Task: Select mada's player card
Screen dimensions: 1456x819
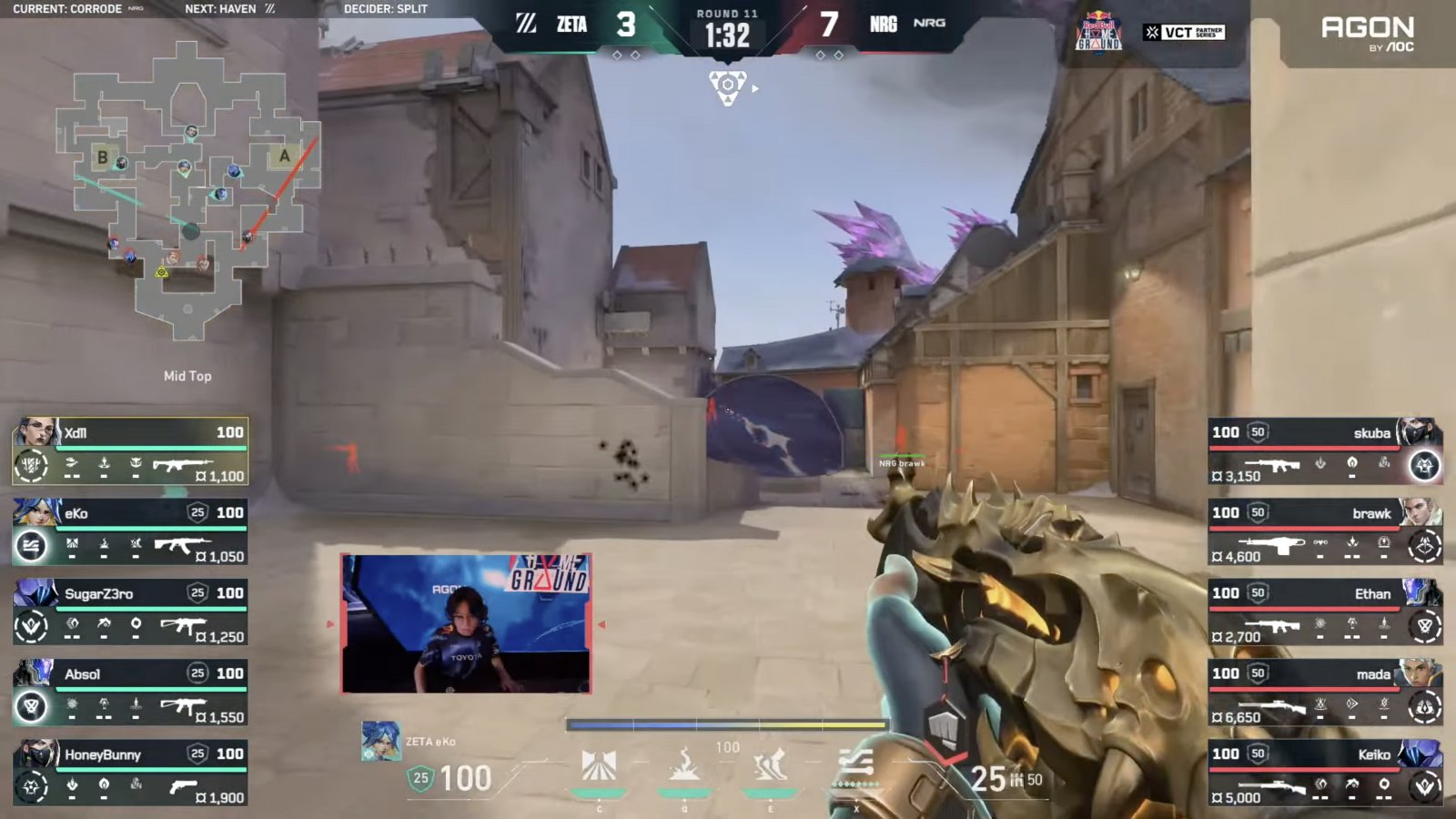Action: (x=1325, y=693)
